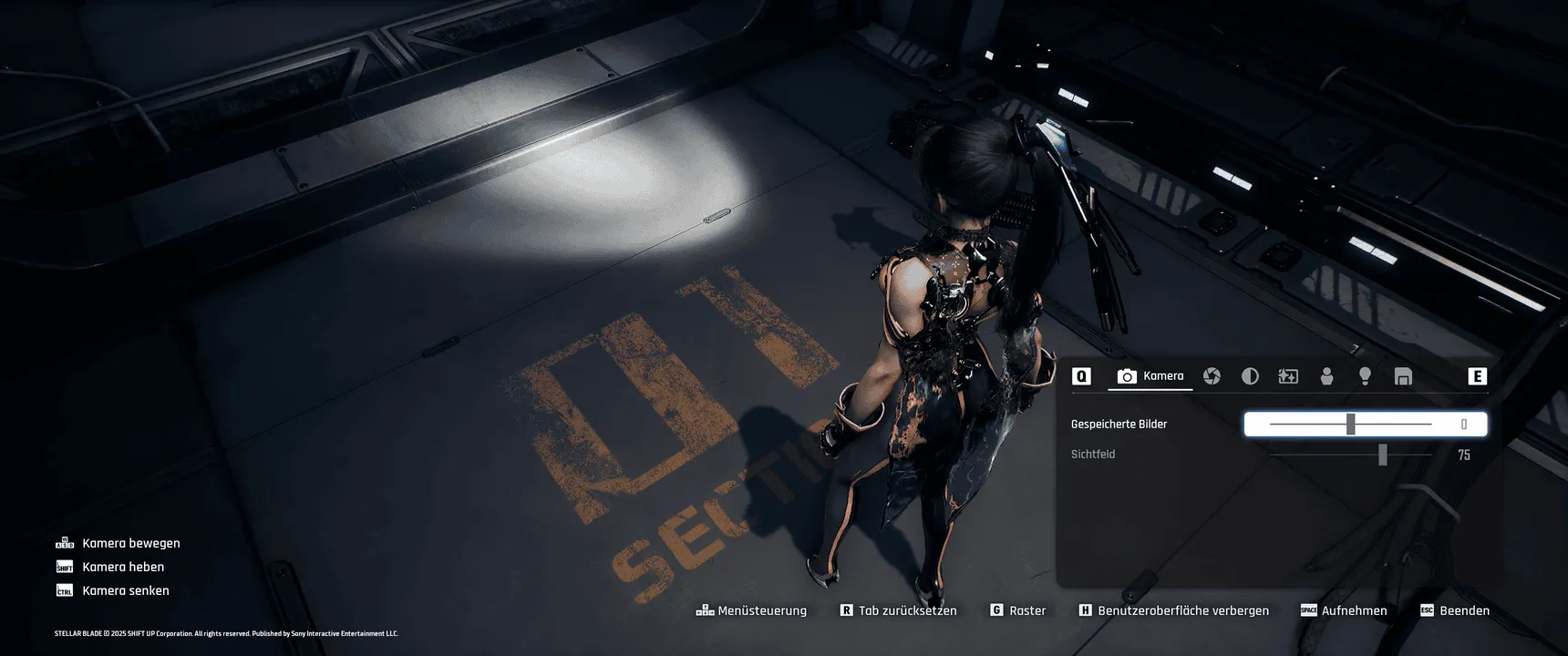Enable Gespeicherte Bilder browsing

(1350, 424)
